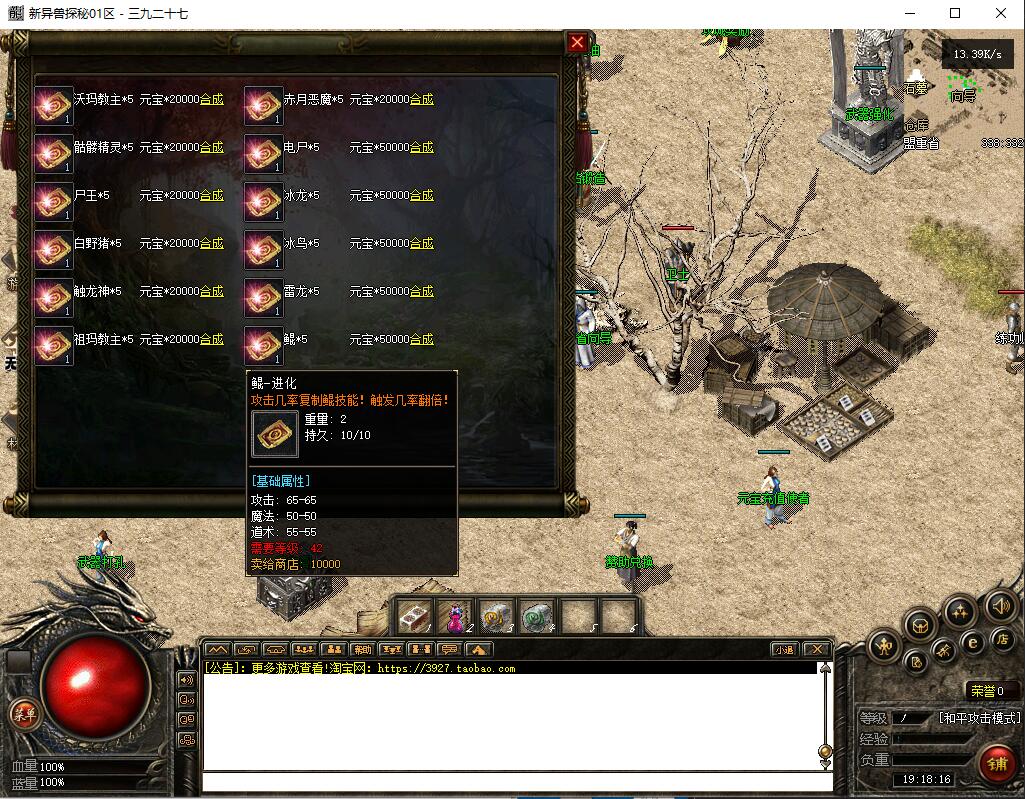Click the 合成 link beside 尸王*5
The height and width of the screenshot is (799, 1025).
pos(211,196)
